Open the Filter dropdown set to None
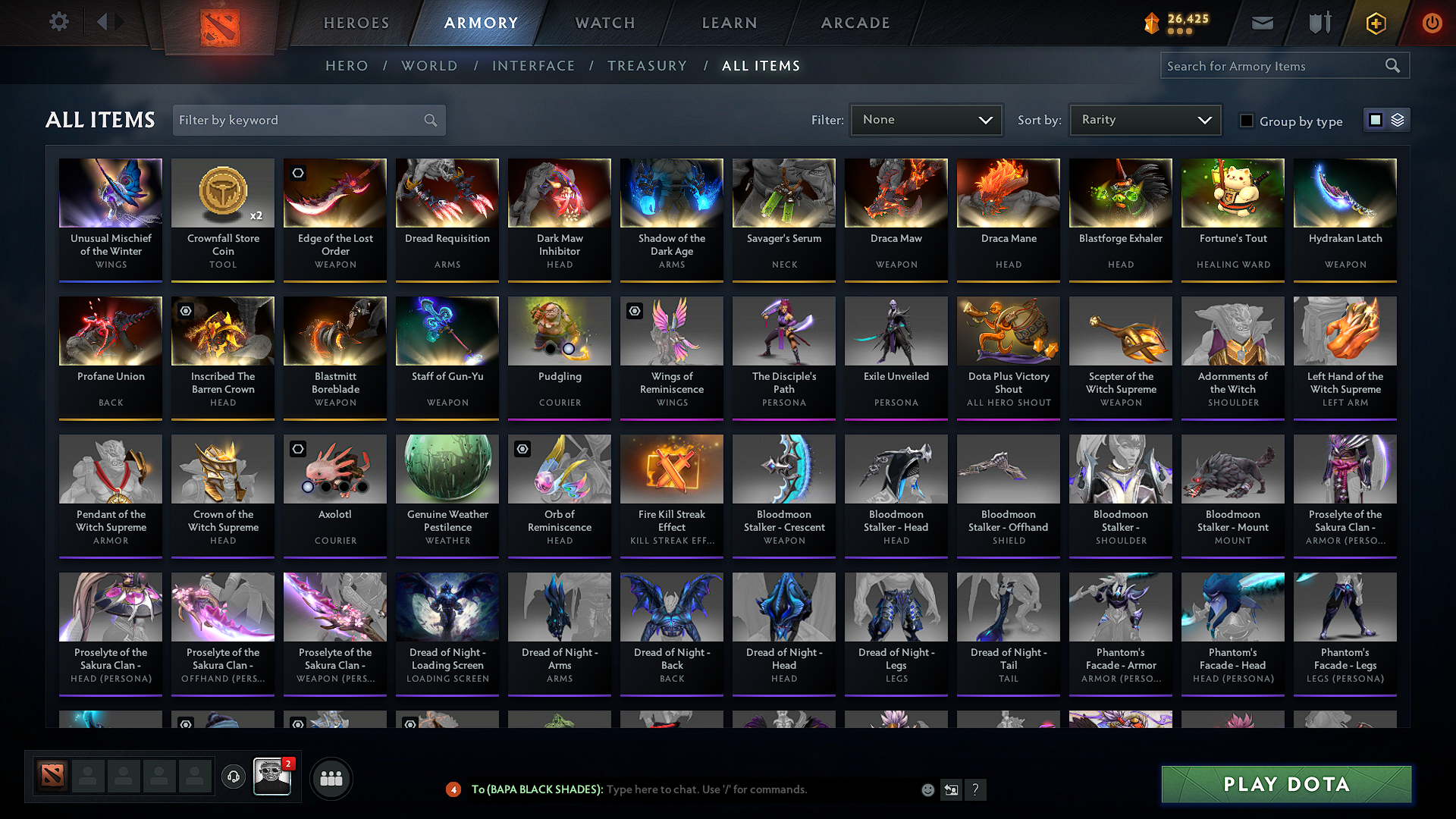 coord(926,120)
